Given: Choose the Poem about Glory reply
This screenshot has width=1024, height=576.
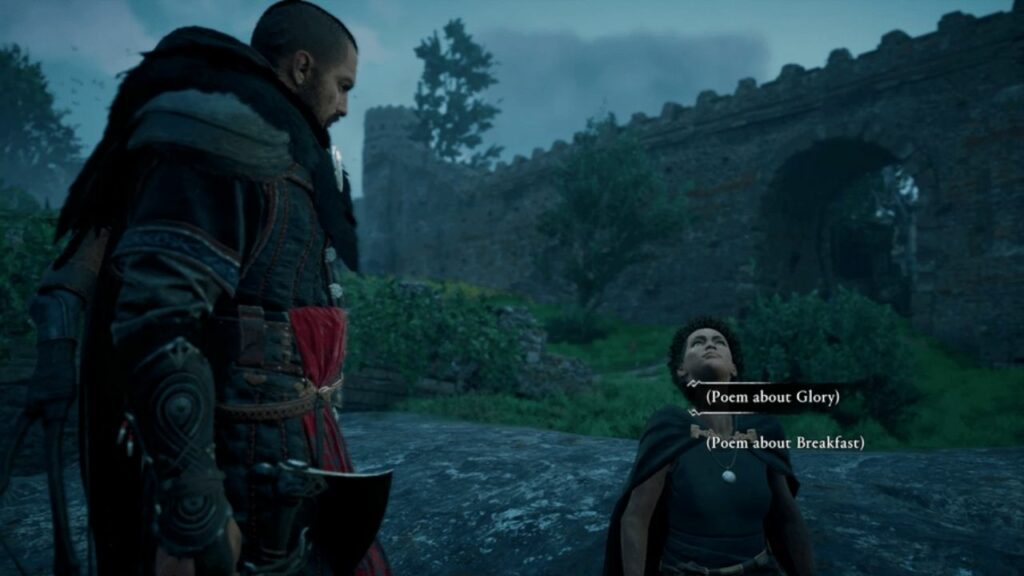Looking at the screenshot, I should tap(772, 397).
